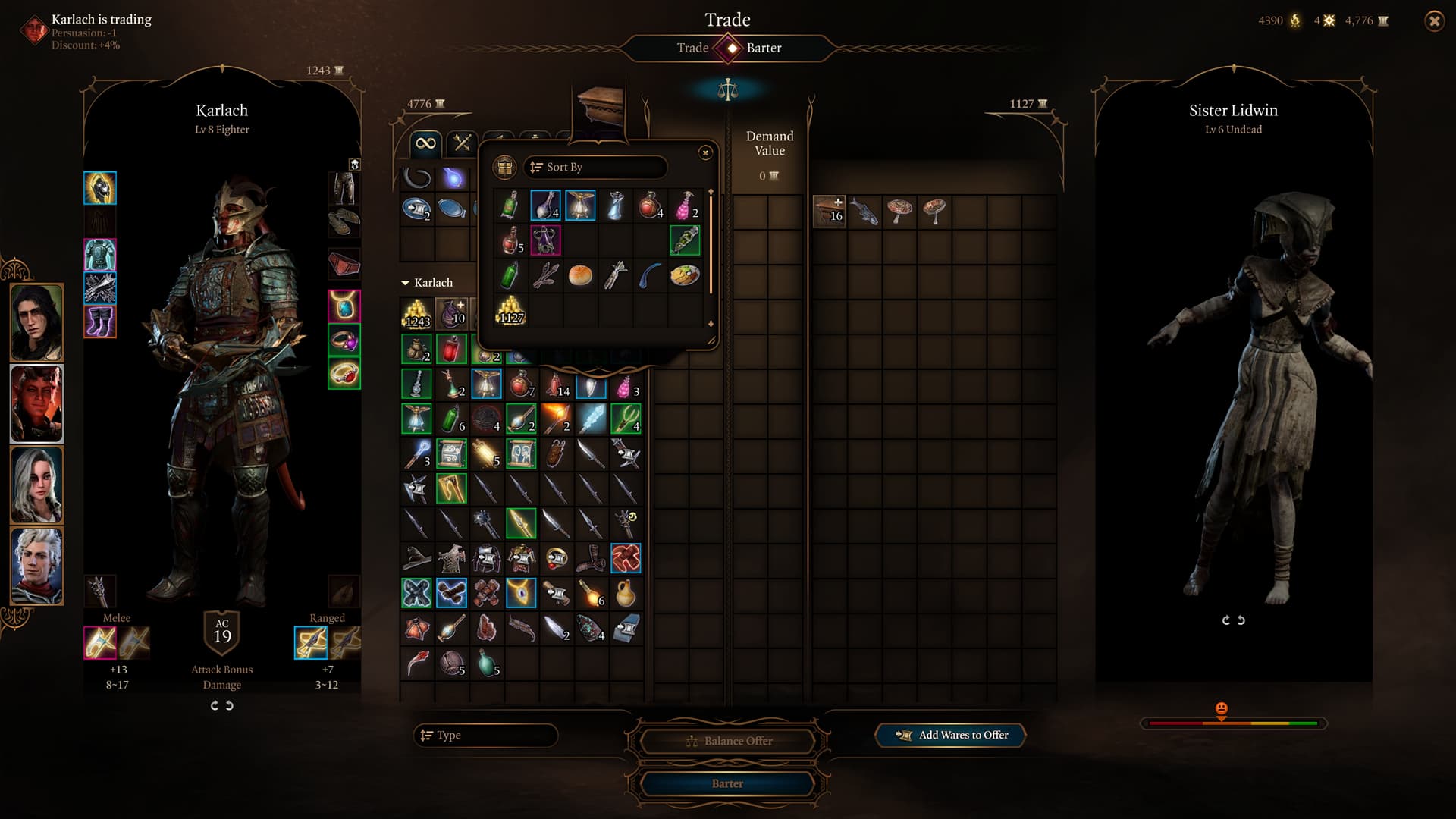This screenshot has width=1456, height=819.
Task: Confirm the Barter deal
Action: 726,783
